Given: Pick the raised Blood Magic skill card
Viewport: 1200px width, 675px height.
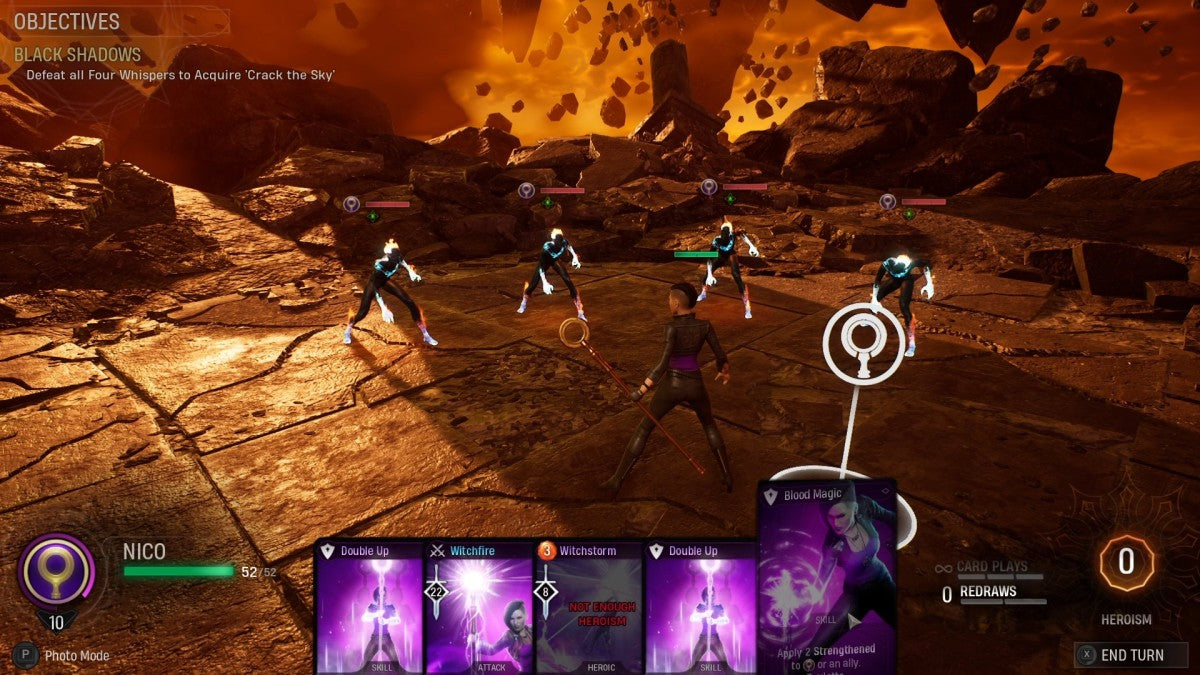Looking at the screenshot, I should pyautogui.click(x=826, y=578).
